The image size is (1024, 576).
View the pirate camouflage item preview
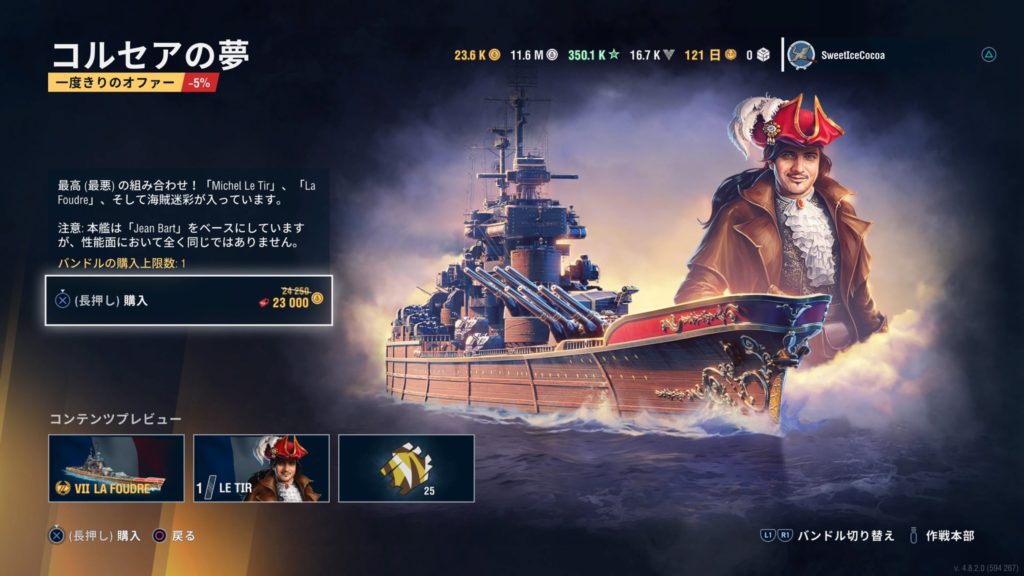coord(406,467)
